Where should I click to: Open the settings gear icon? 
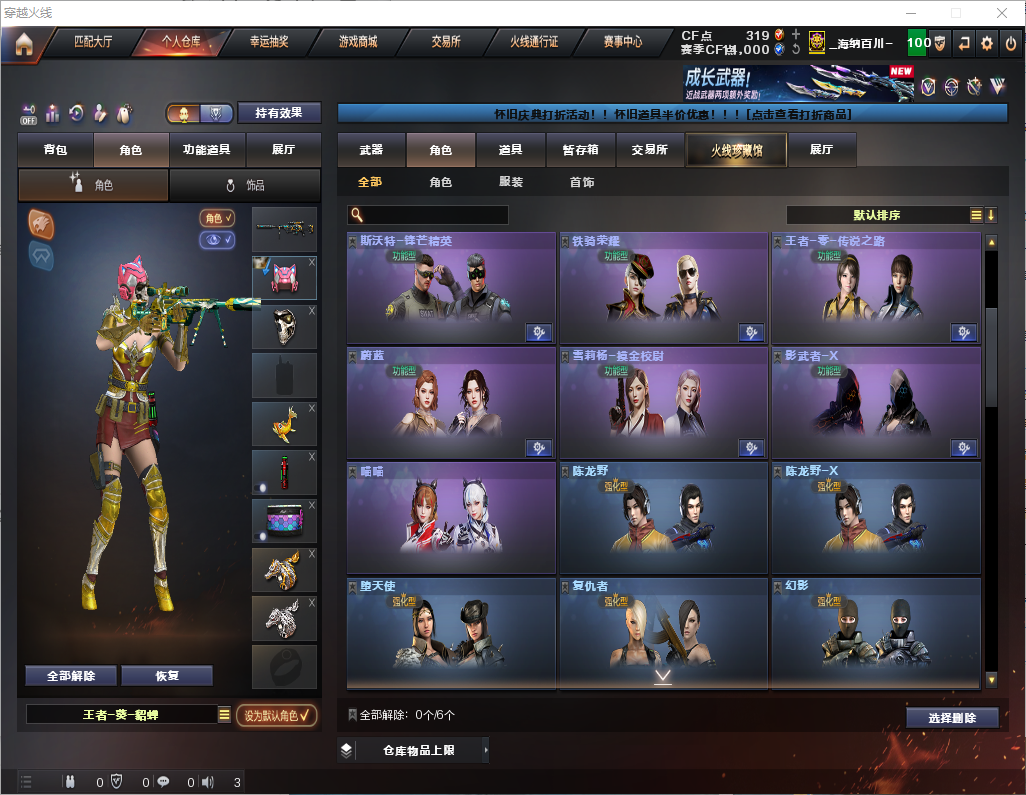[x=987, y=43]
